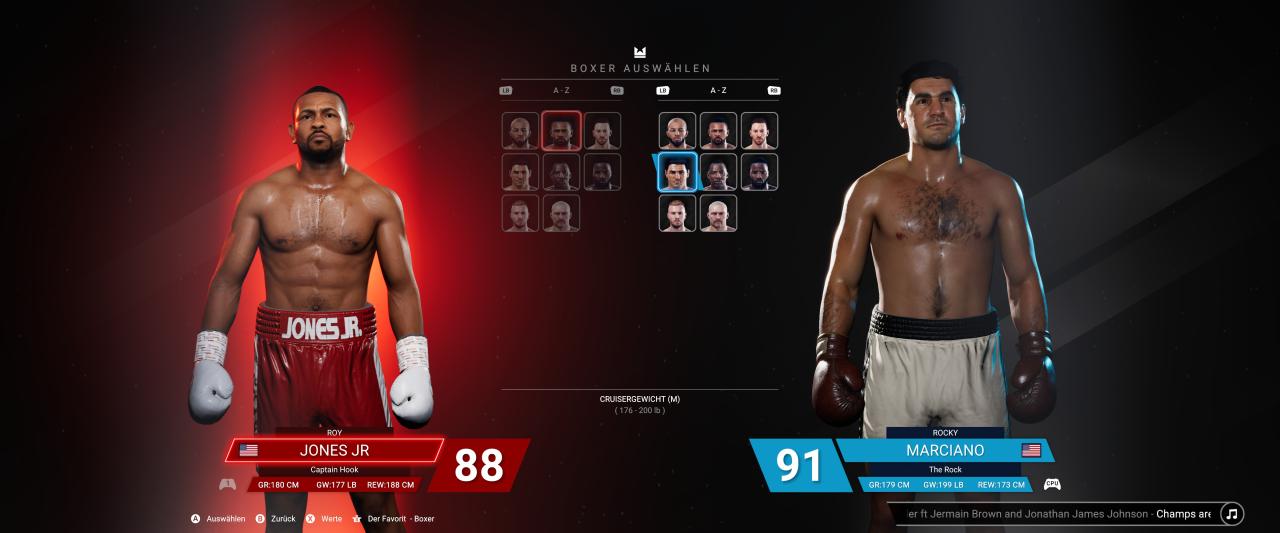1280x533 pixels.
Task: Select the blue-highlighted Rocky Marciano portrait
Action: pos(677,172)
